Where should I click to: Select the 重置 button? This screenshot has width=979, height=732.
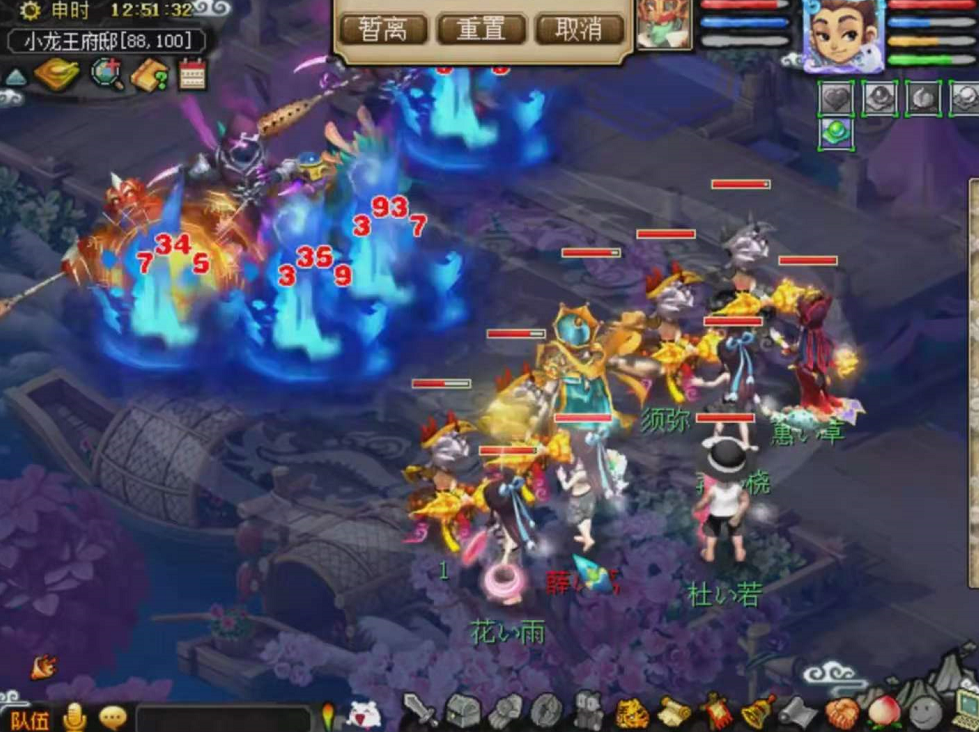(x=481, y=29)
